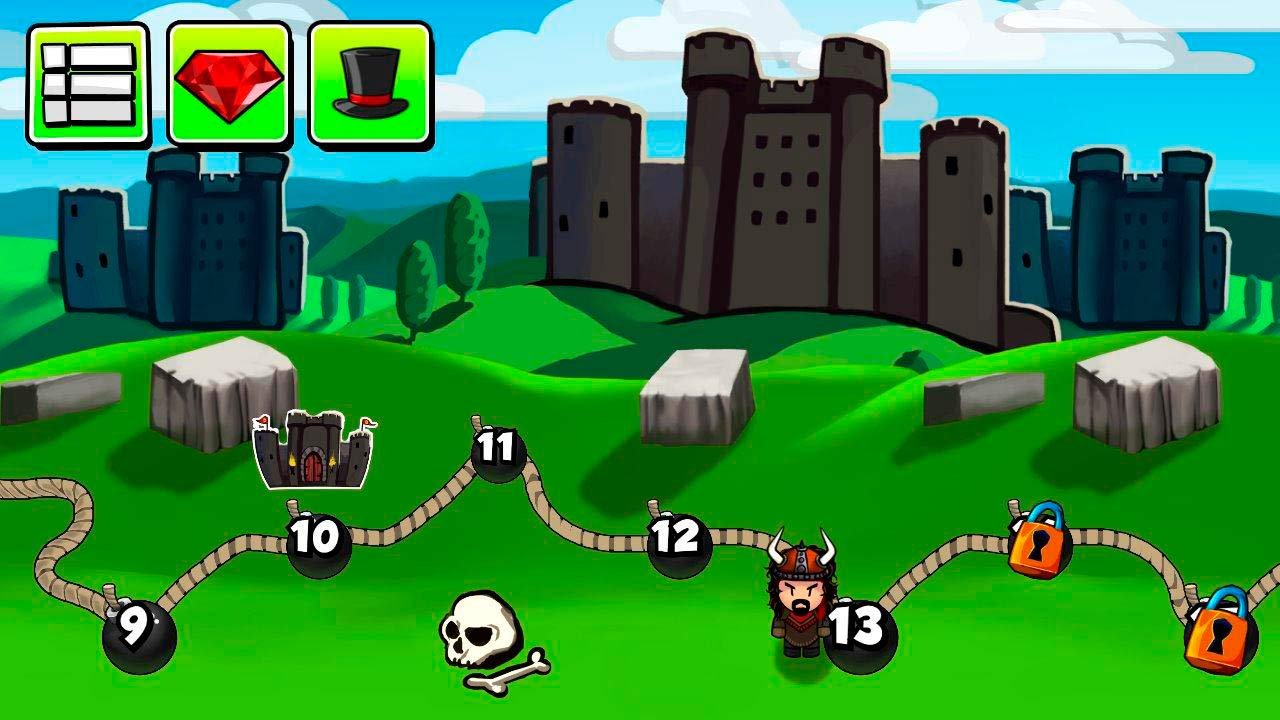
Task: Start level 13
Action: 860,630
